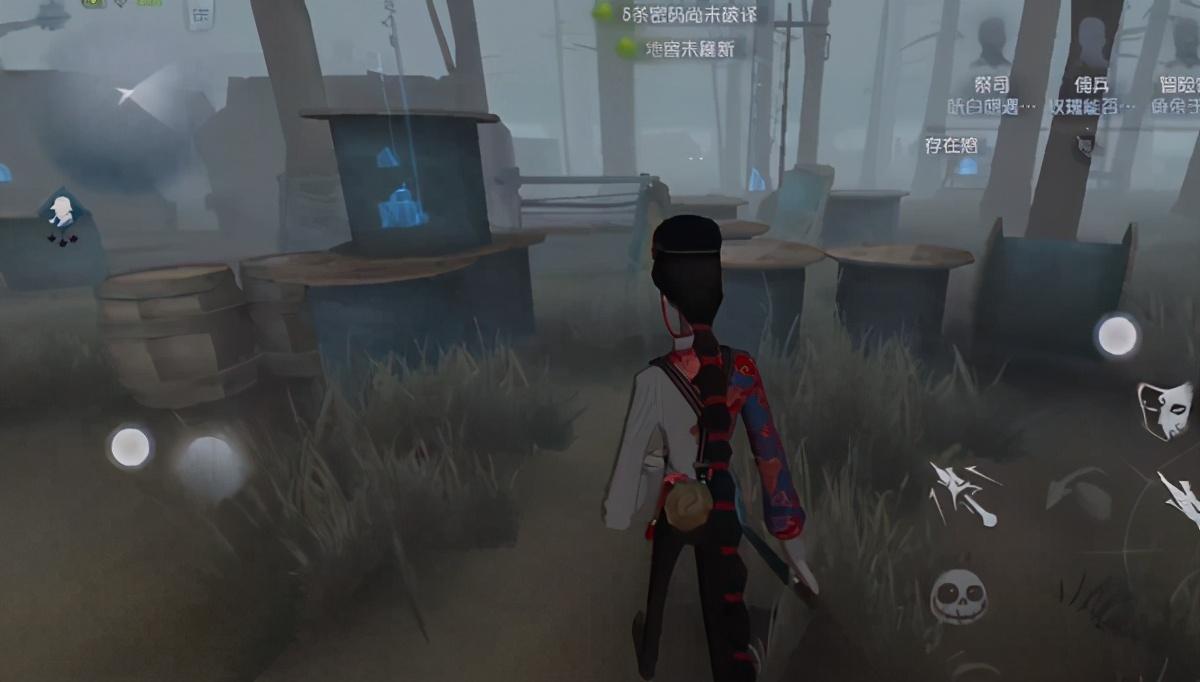Image resolution: width=1200 pixels, height=682 pixels.
Task: View the 地窖未刷新 dungeon status objective
Action: (682, 47)
